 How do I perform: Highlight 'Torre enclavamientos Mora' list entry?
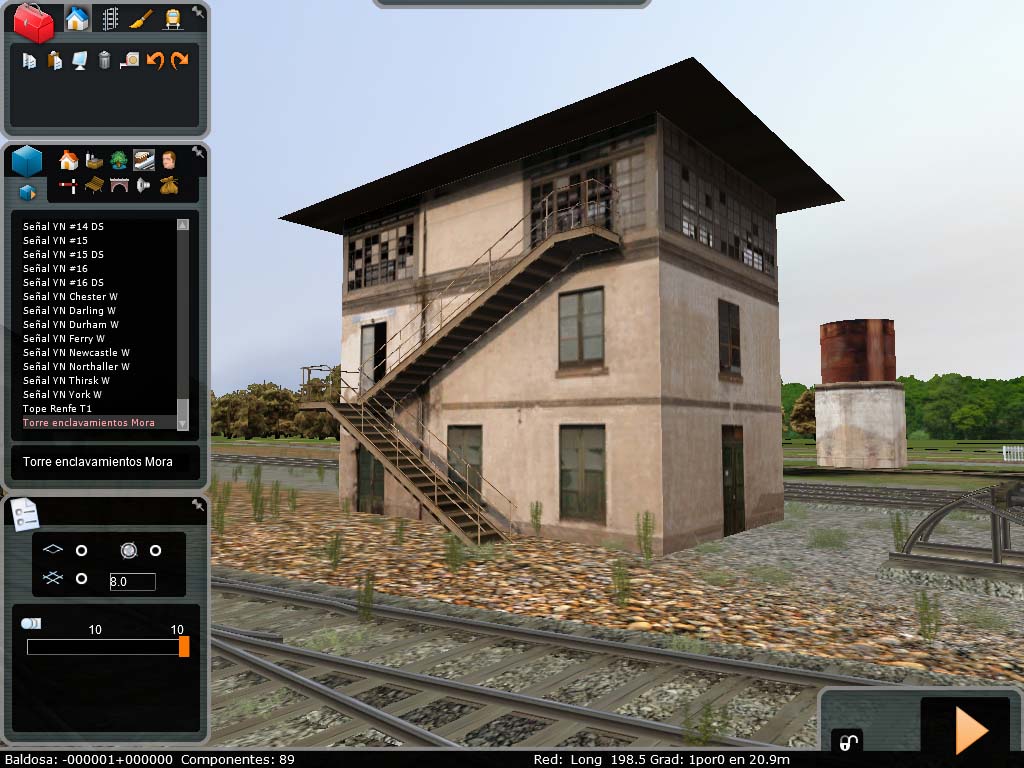(x=88, y=423)
